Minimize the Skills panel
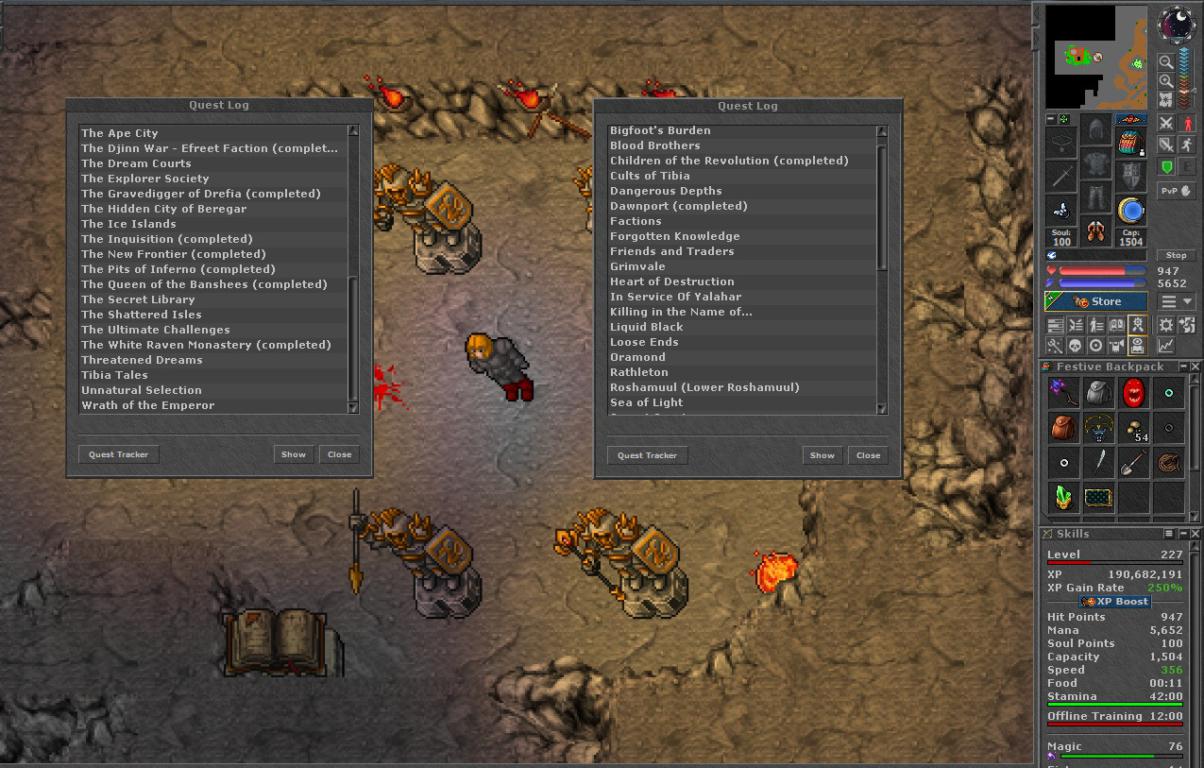Image resolution: width=1204 pixels, height=768 pixels. [1183, 534]
